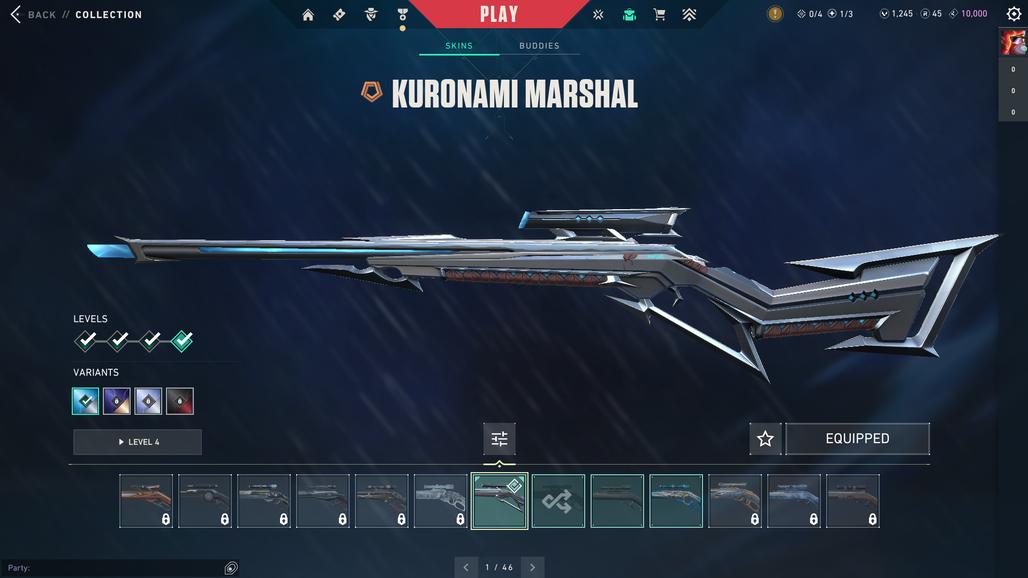This screenshot has width=1028, height=578.
Task: Open the home icon in top navigation
Action: 308,15
